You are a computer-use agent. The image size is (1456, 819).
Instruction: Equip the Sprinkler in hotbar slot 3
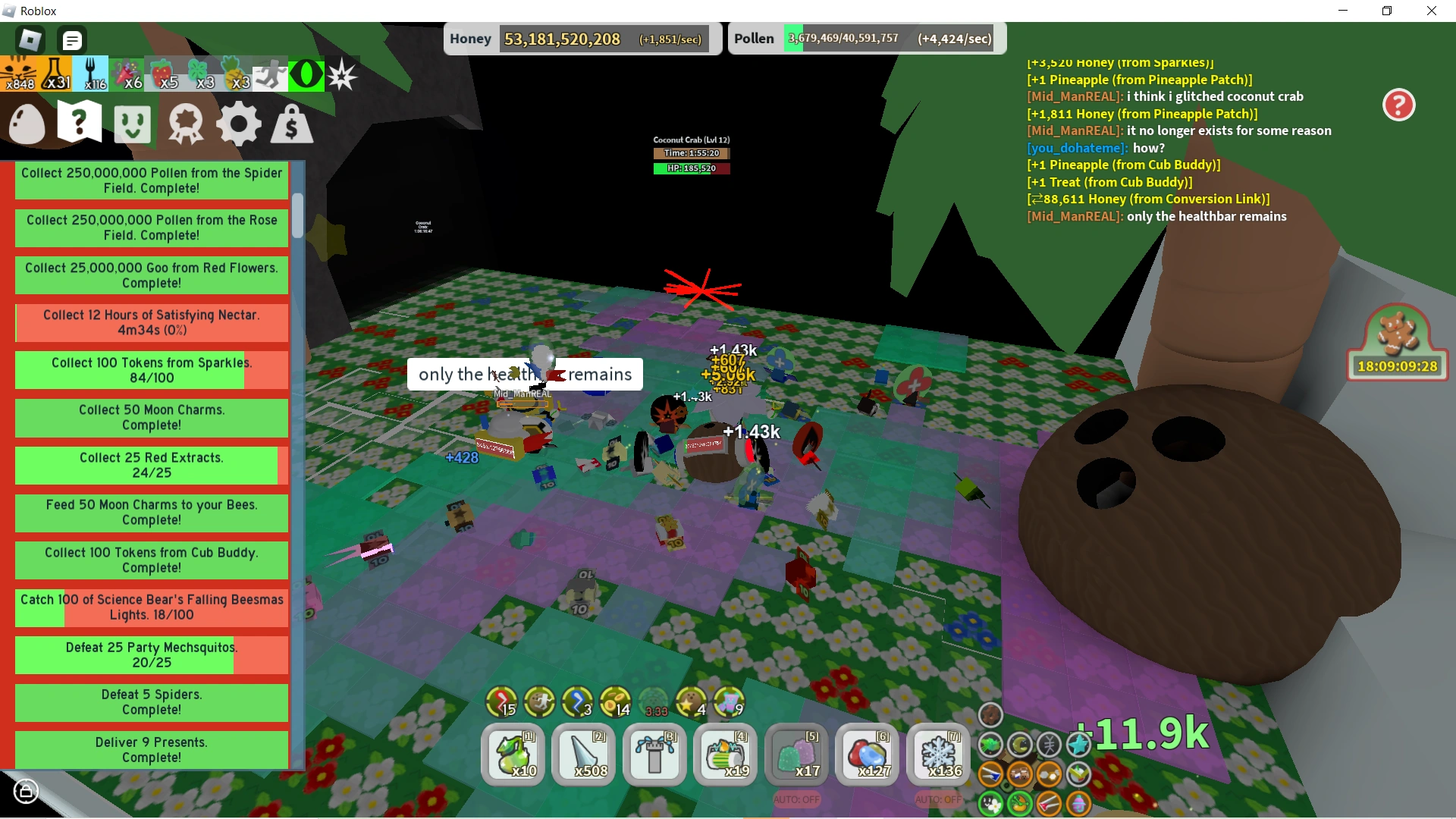click(654, 755)
